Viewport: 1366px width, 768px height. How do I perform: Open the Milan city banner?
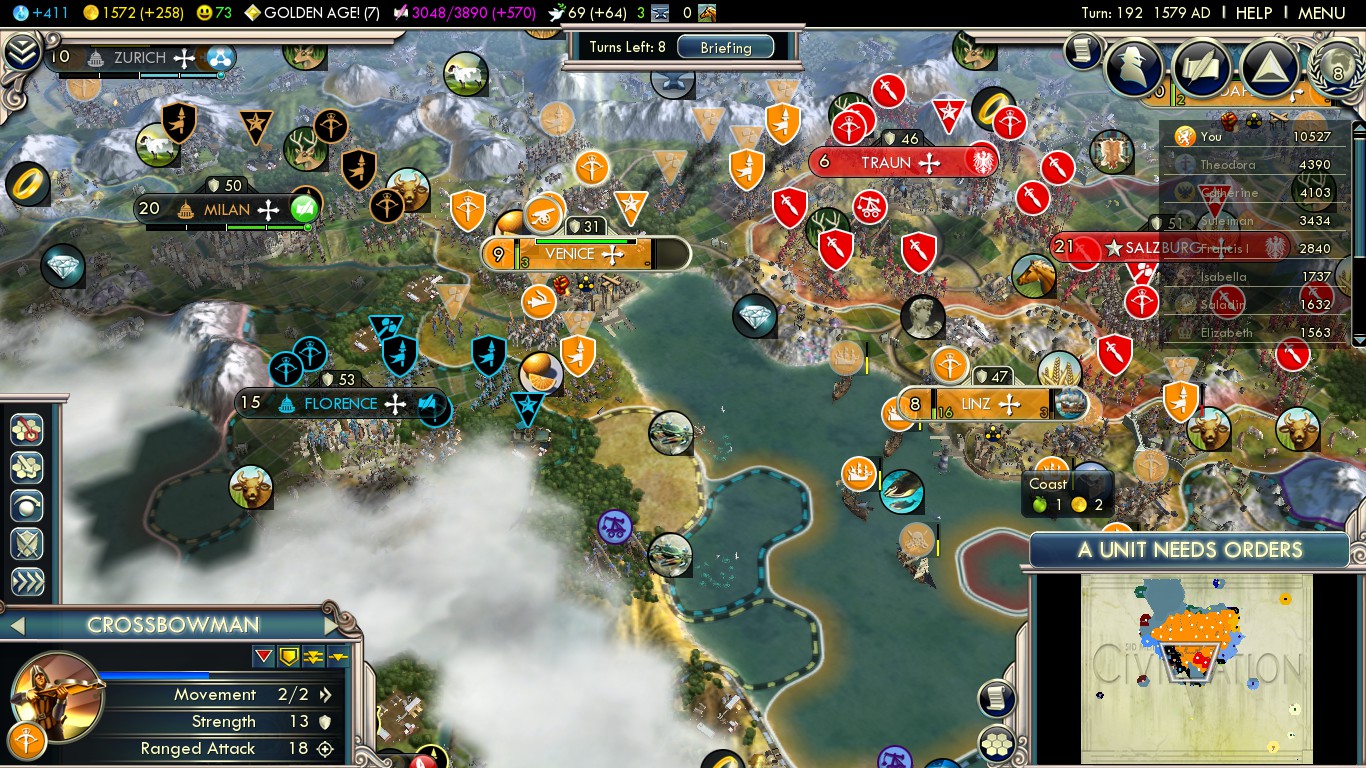226,210
